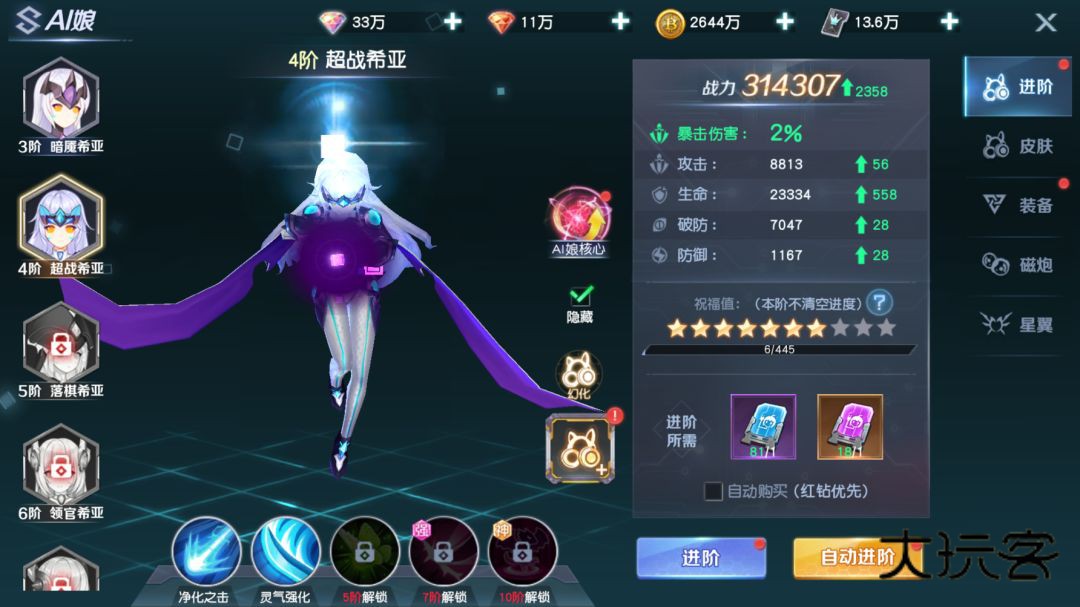
Task: Select 4阶 超战希亚 portrait
Action: tap(61, 223)
